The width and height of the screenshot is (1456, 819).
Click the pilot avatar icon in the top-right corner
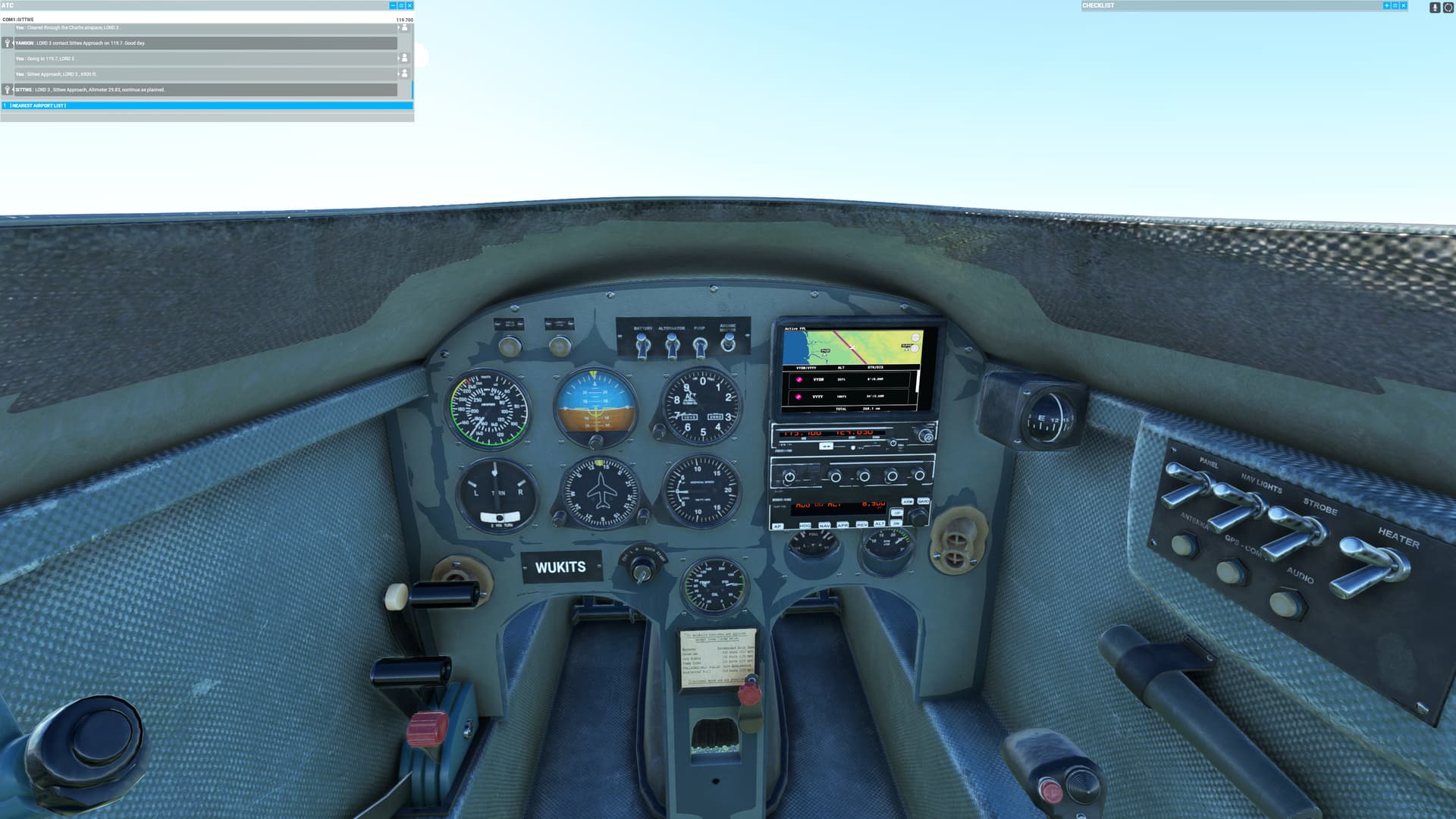1435,7
